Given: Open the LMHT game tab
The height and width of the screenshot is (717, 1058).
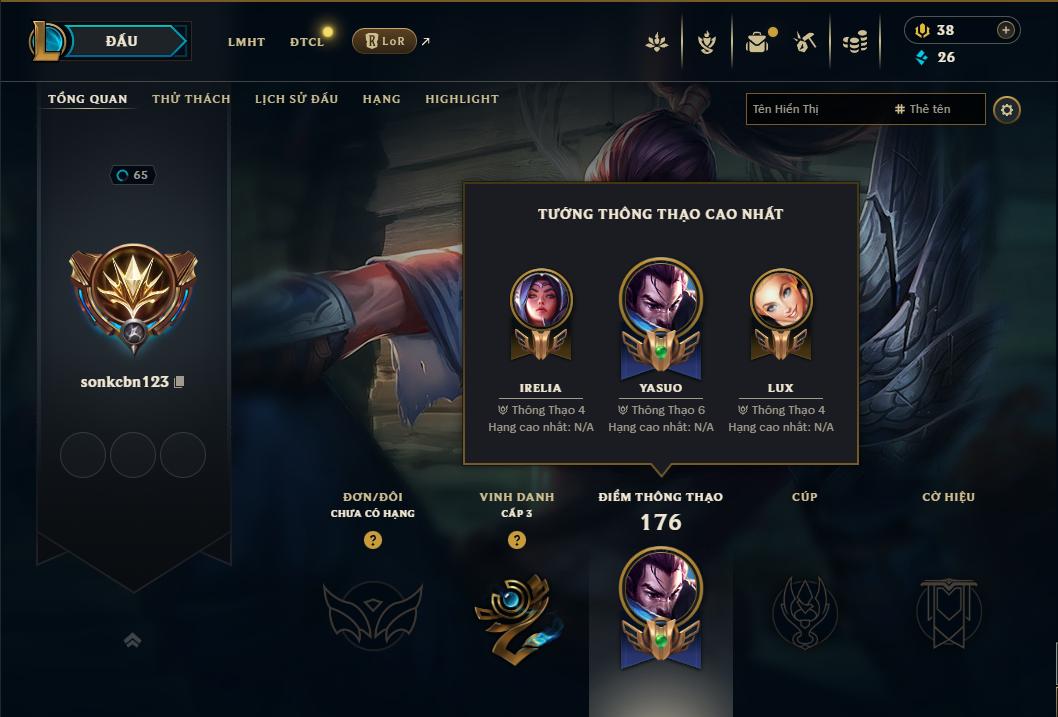Looking at the screenshot, I should point(246,42).
